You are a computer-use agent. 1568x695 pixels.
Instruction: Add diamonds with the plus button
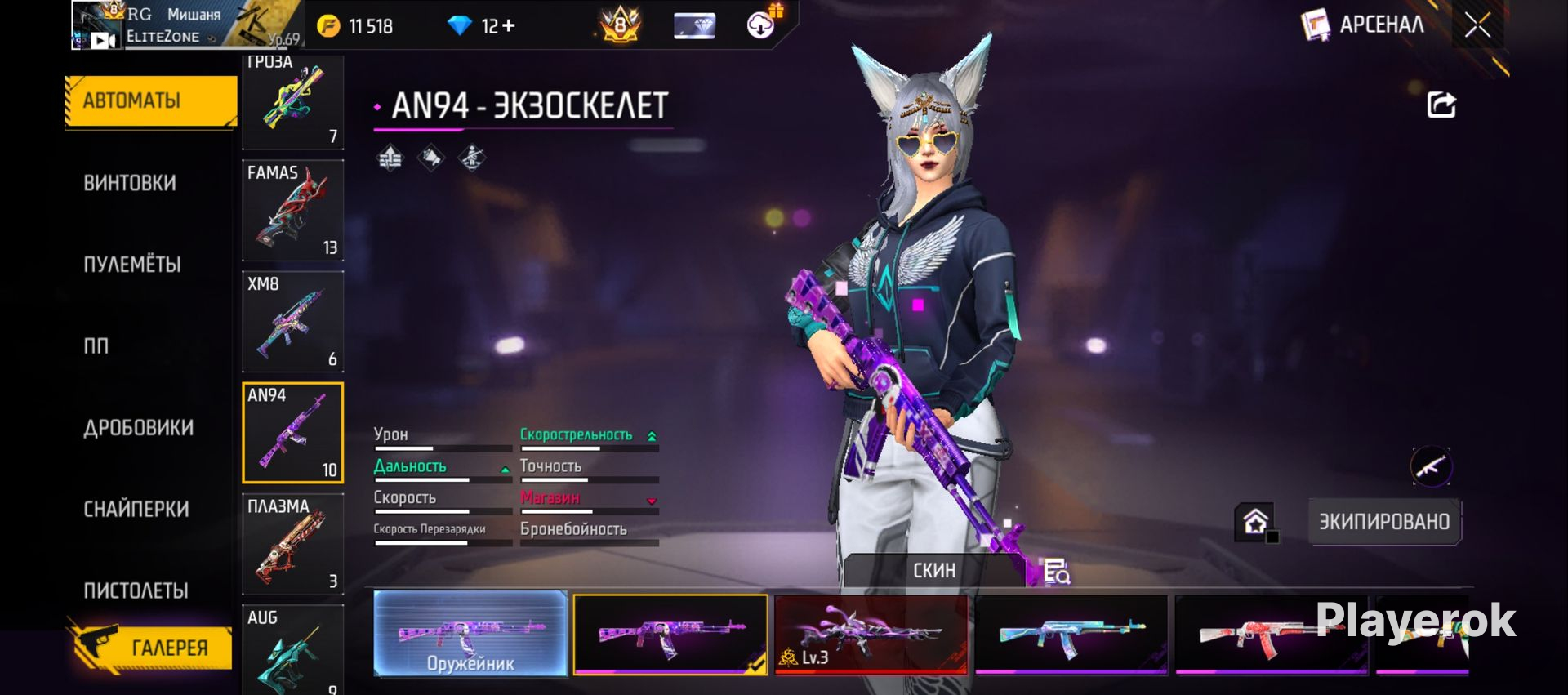coord(509,26)
